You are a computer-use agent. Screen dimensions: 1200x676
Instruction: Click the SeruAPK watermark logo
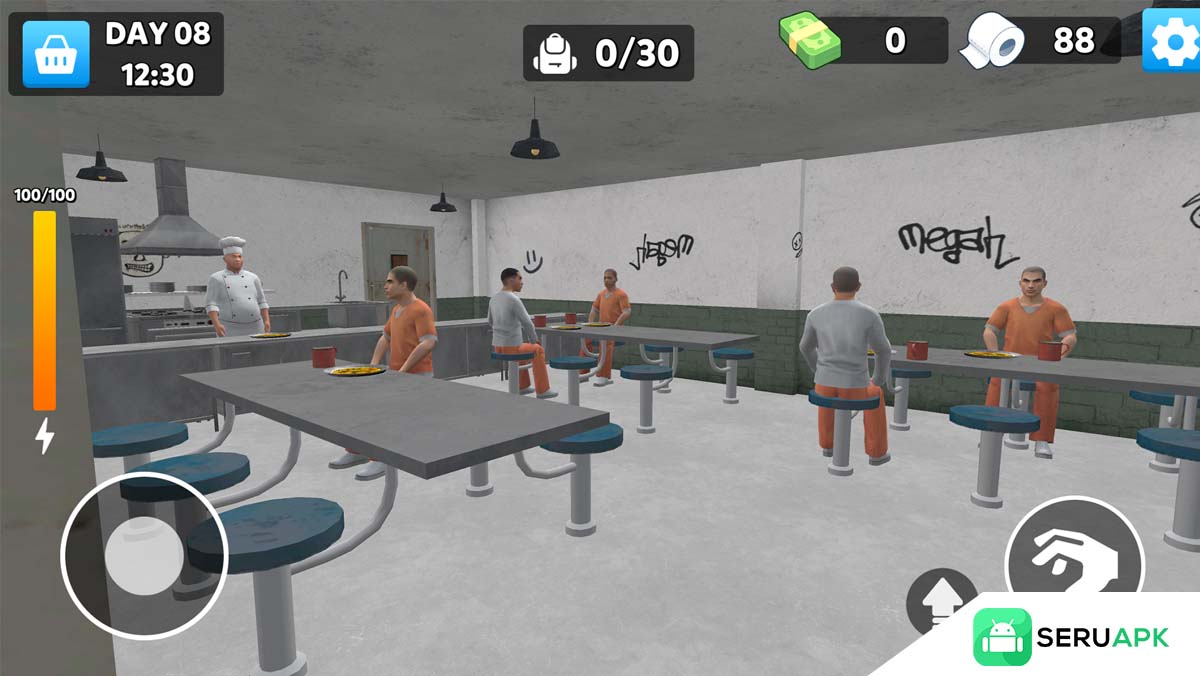(1072, 637)
